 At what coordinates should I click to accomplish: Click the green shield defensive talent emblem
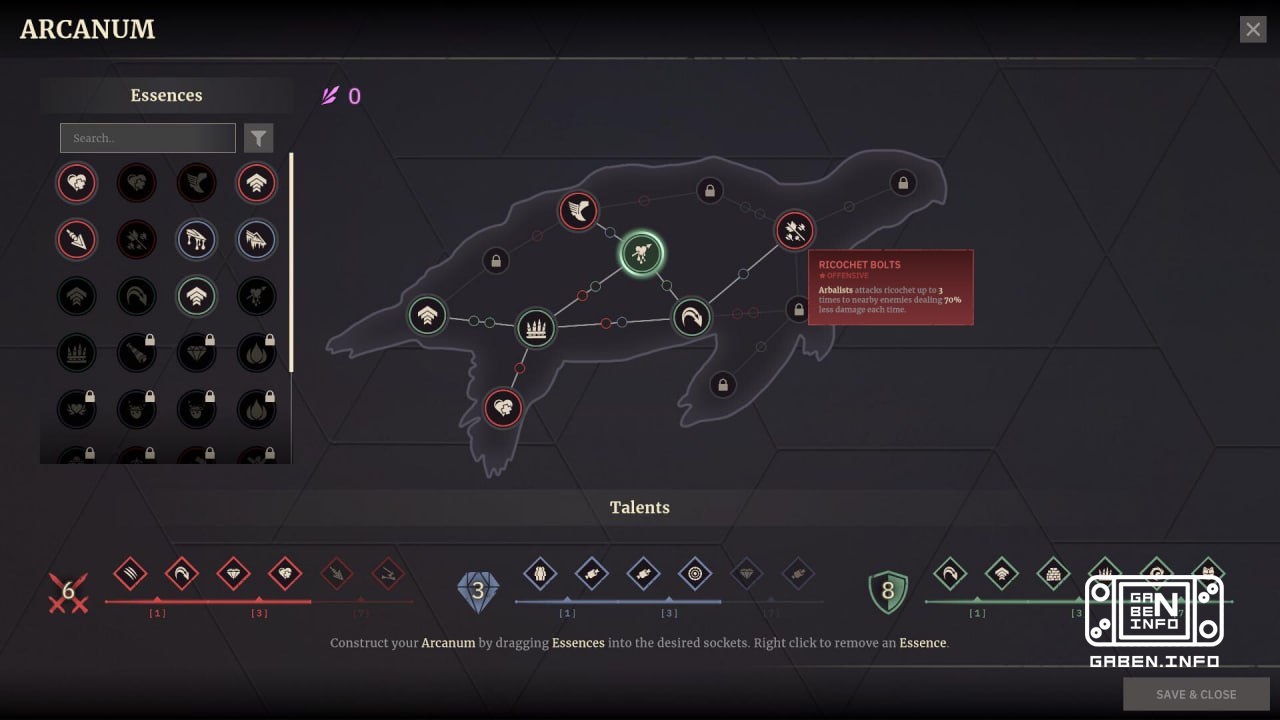click(x=886, y=590)
